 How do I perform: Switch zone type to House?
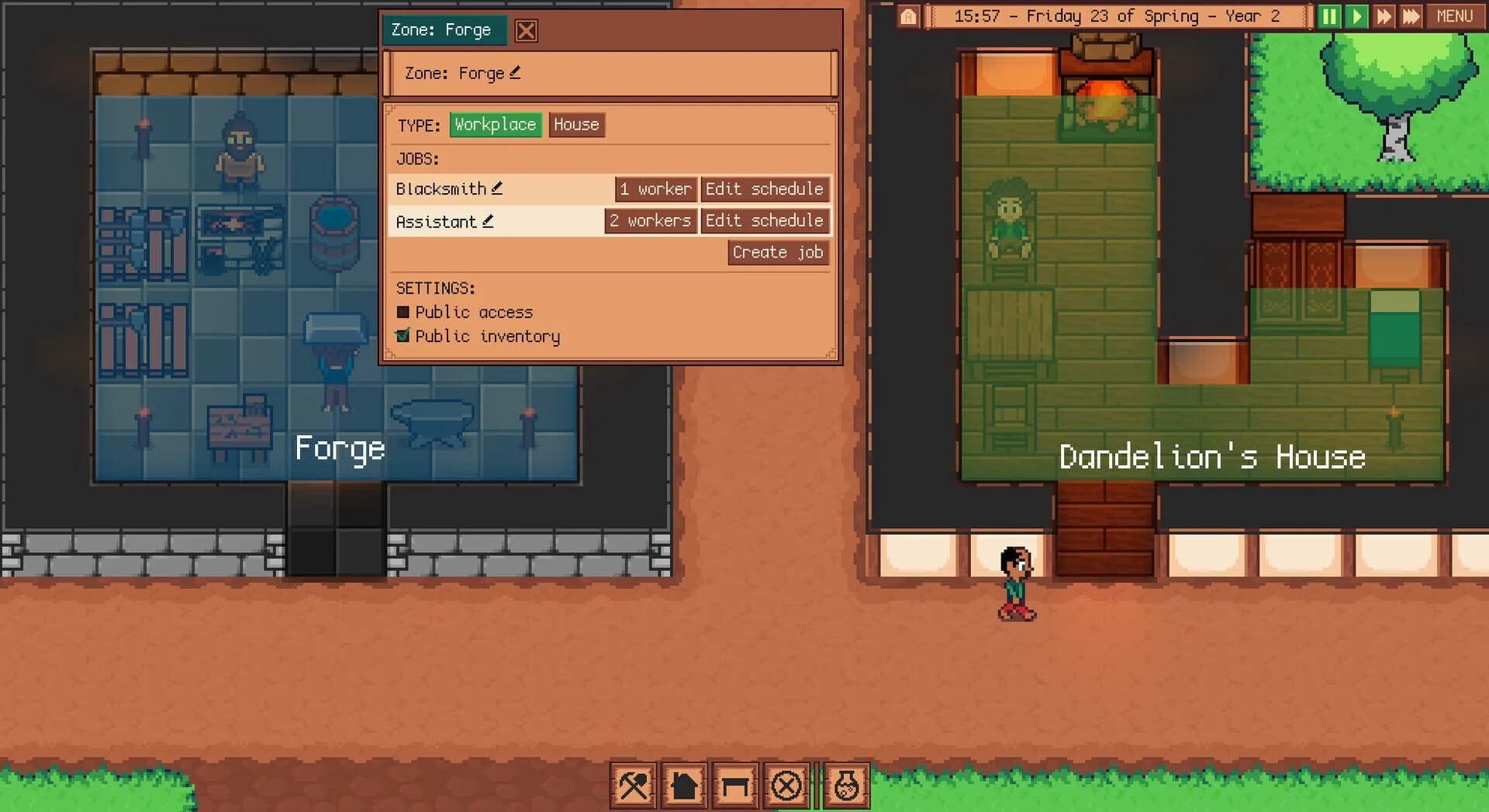pos(576,124)
